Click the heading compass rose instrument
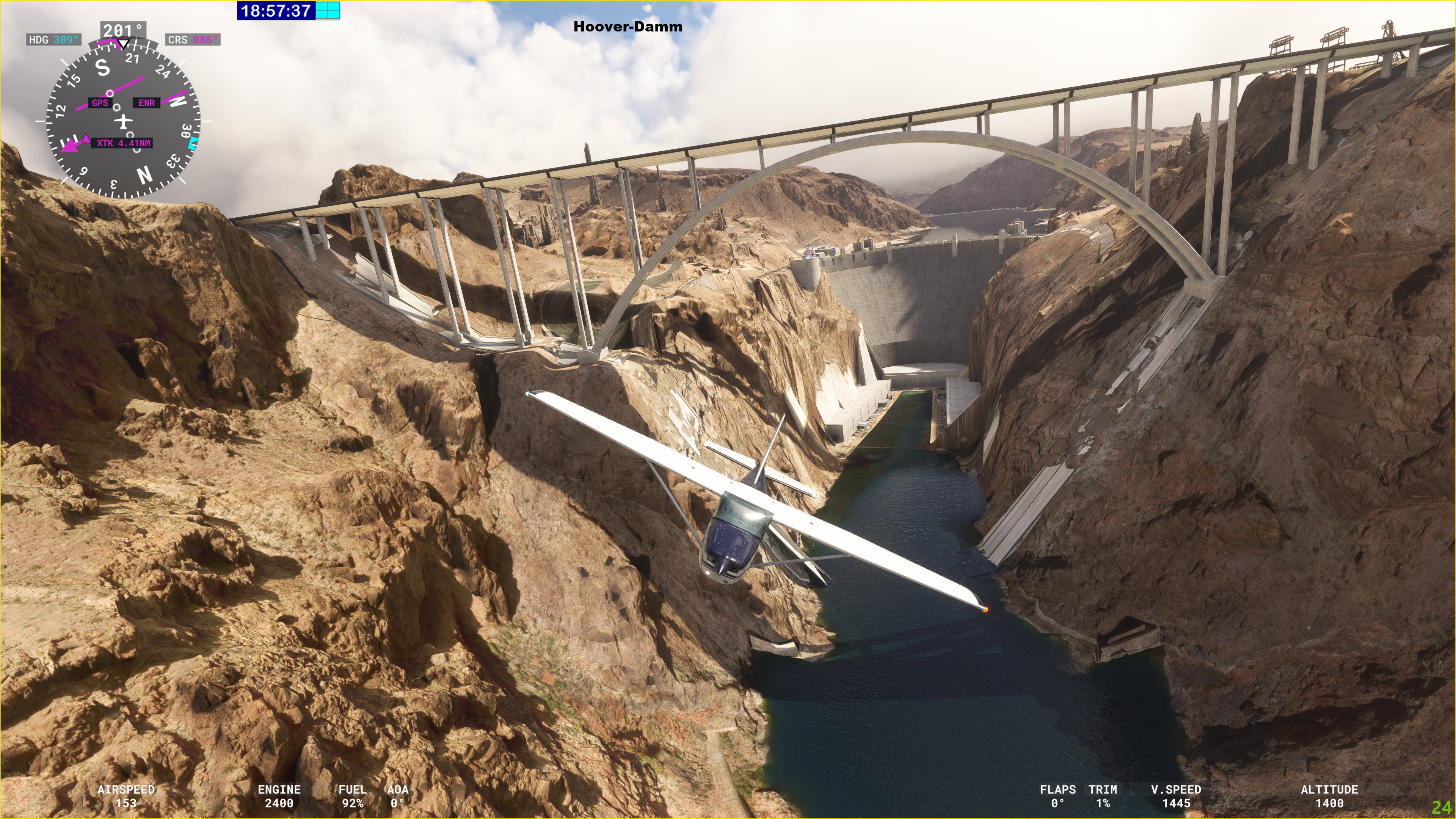The height and width of the screenshot is (819, 1456). point(122,121)
